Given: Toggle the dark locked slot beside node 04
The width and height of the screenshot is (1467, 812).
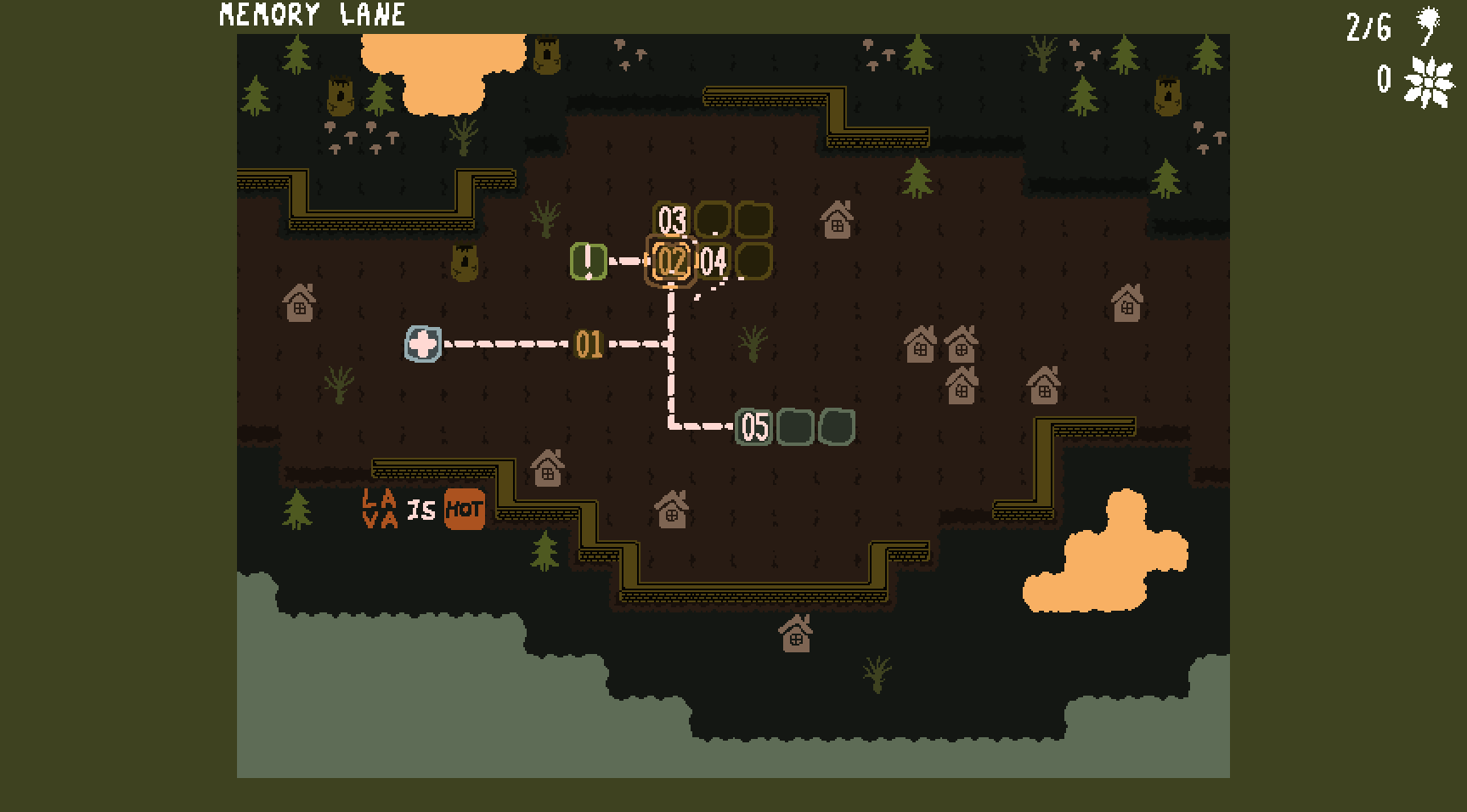Looking at the screenshot, I should click(753, 261).
